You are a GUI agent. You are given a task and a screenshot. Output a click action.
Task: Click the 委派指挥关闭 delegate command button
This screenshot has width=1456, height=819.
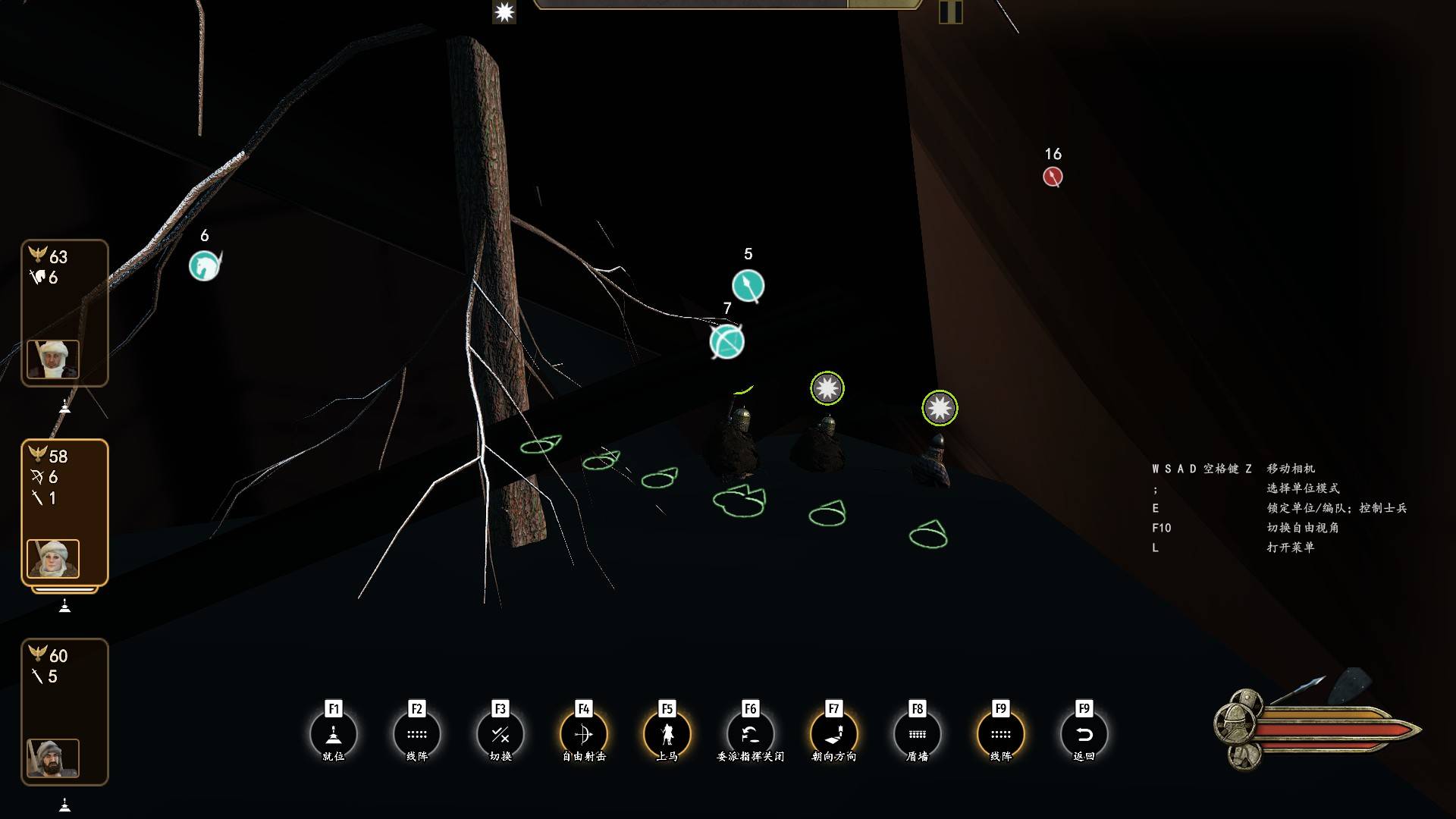751,734
